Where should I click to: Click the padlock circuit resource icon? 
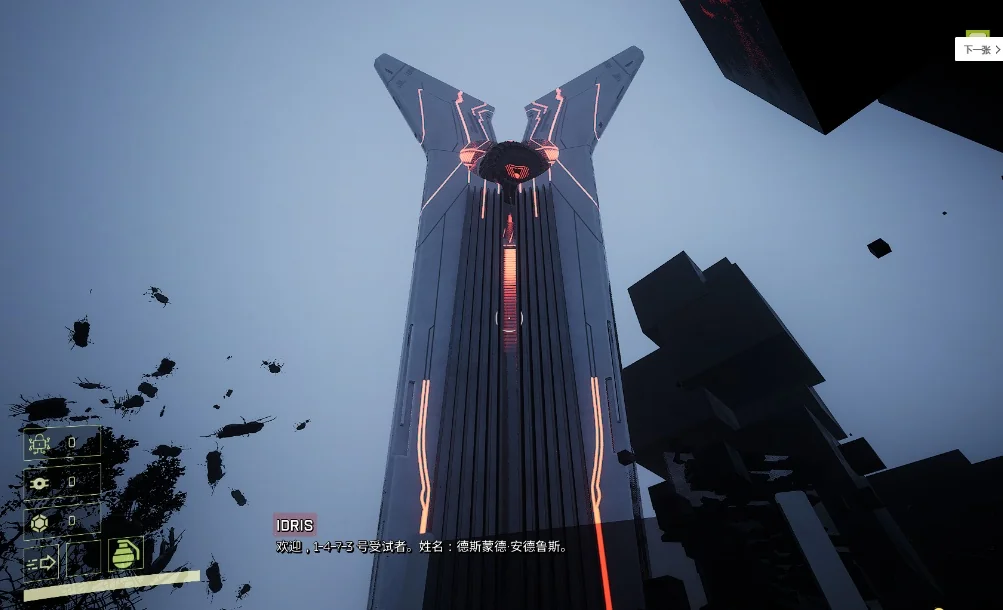point(40,443)
